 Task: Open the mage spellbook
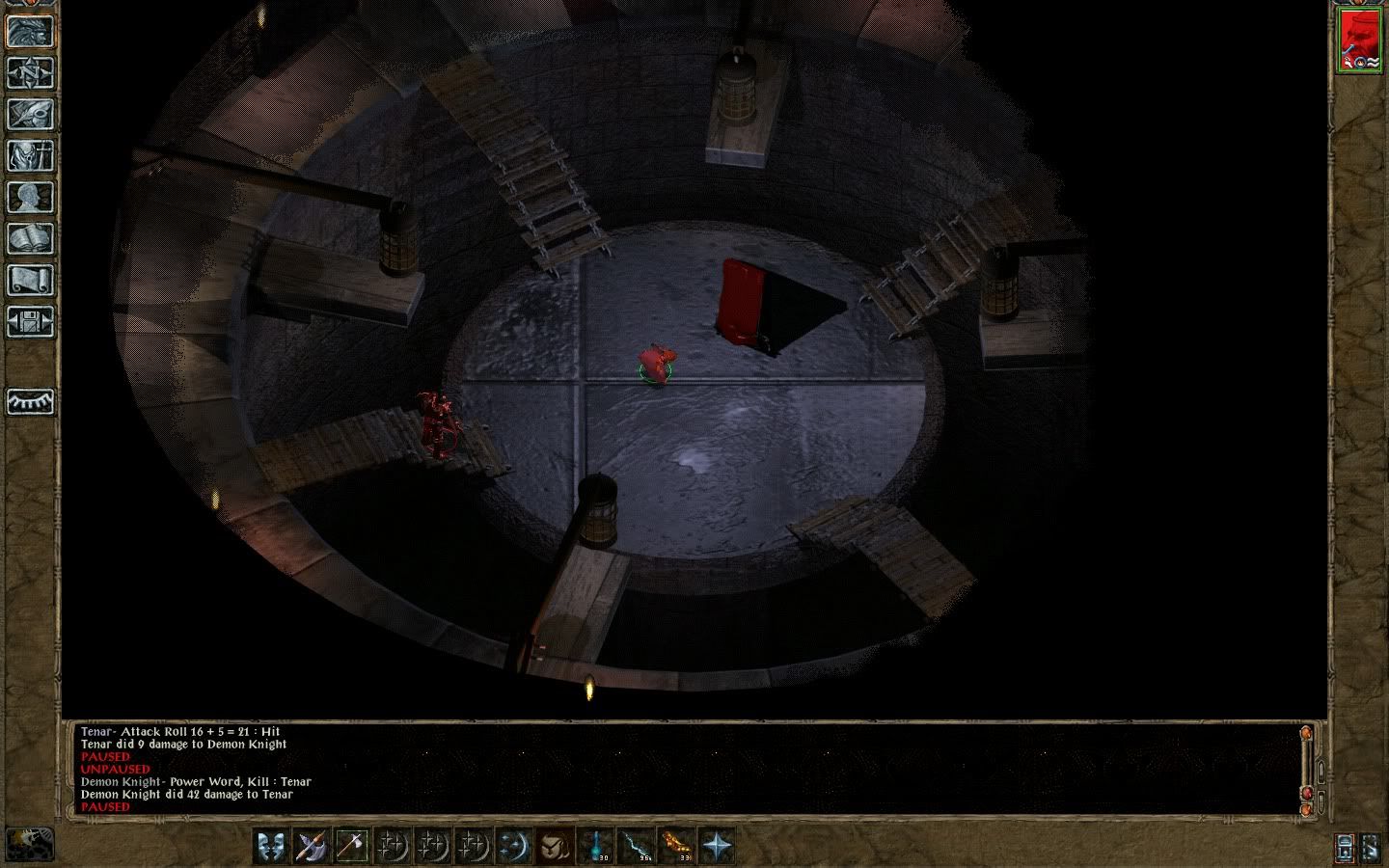31,238
